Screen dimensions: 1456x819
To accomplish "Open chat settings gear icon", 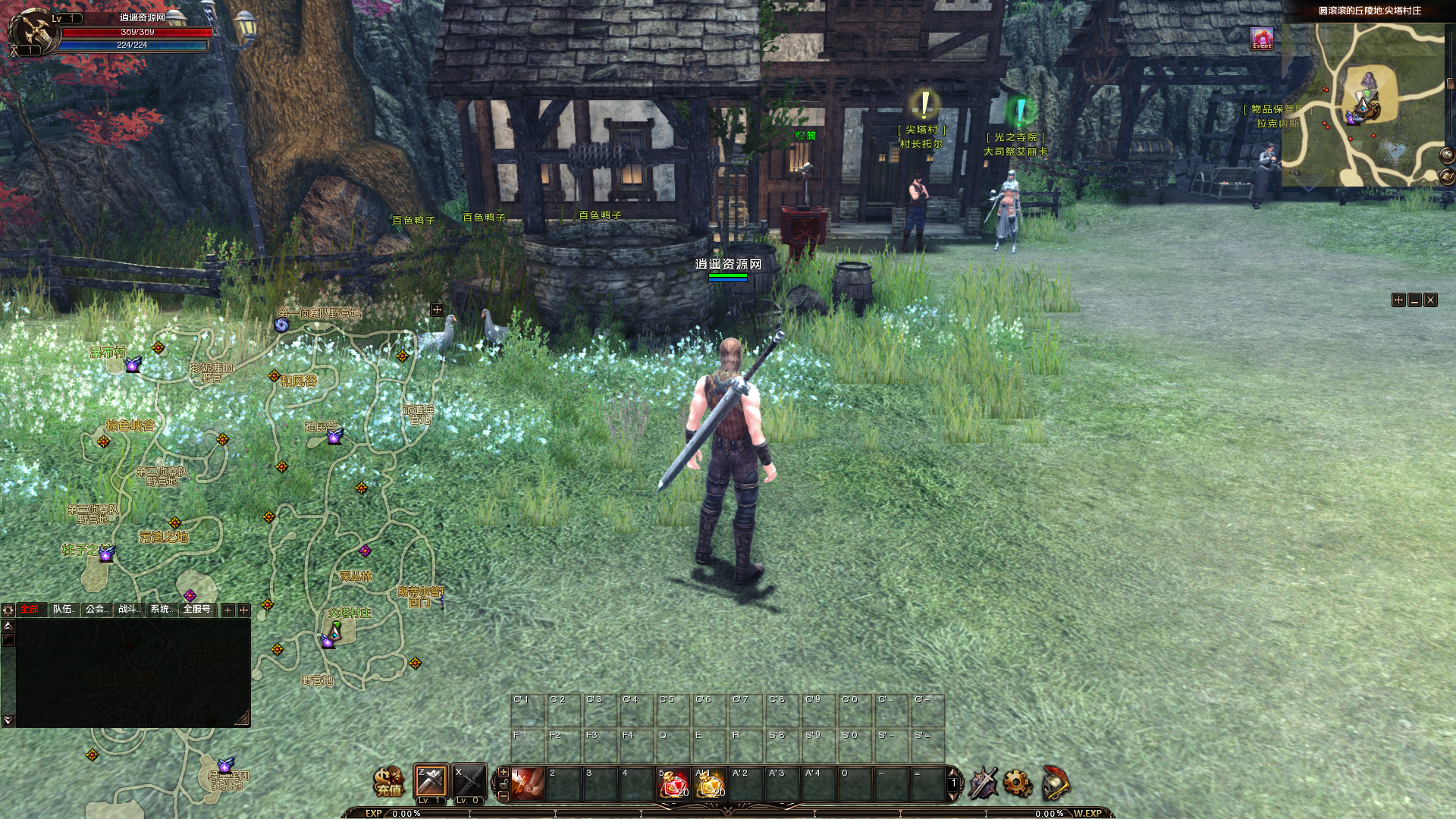I will tap(8, 610).
